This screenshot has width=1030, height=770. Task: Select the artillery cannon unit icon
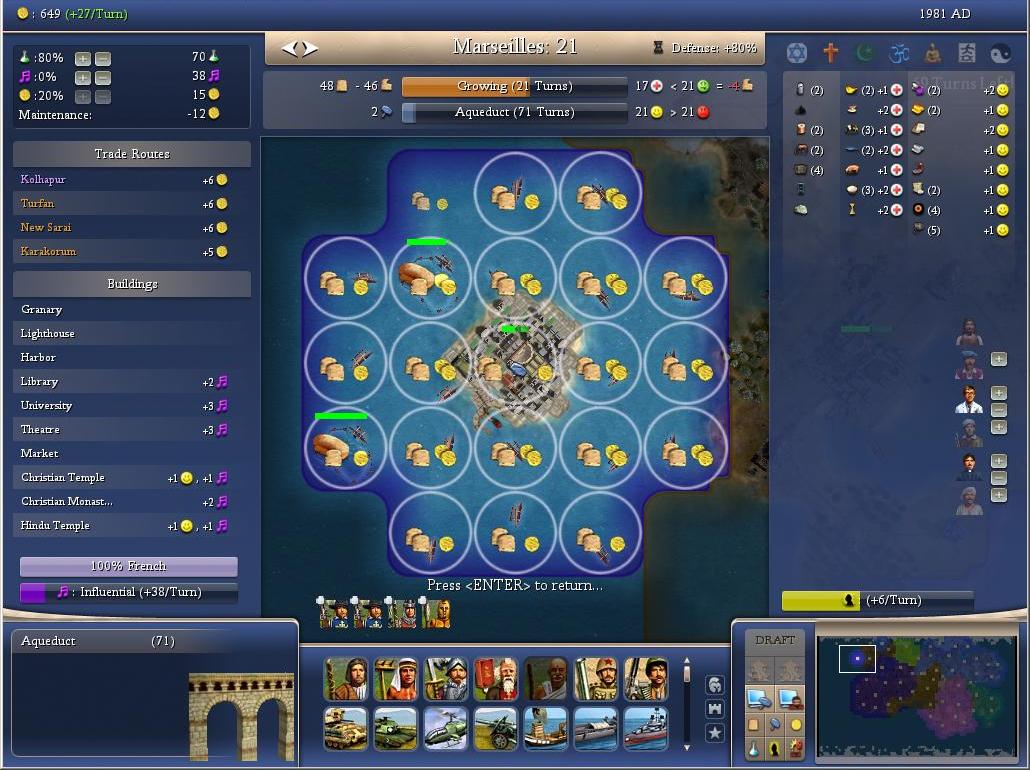tap(495, 728)
